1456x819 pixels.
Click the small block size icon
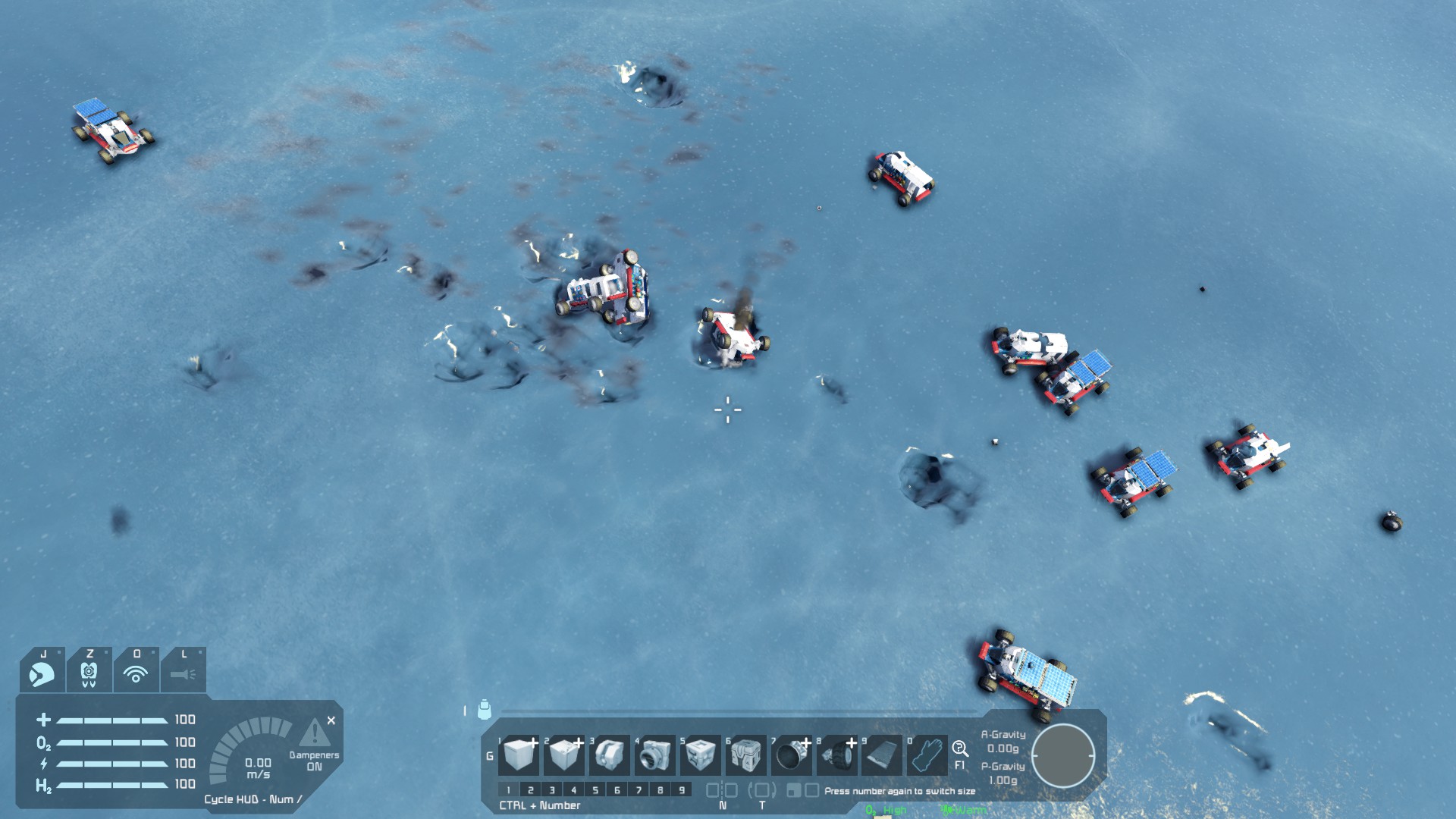click(793, 791)
